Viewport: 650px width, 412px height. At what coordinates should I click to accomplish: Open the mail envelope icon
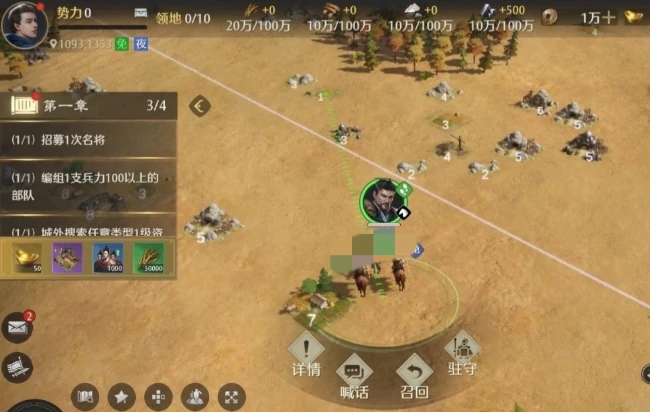pyautogui.click(x=17, y=326)
